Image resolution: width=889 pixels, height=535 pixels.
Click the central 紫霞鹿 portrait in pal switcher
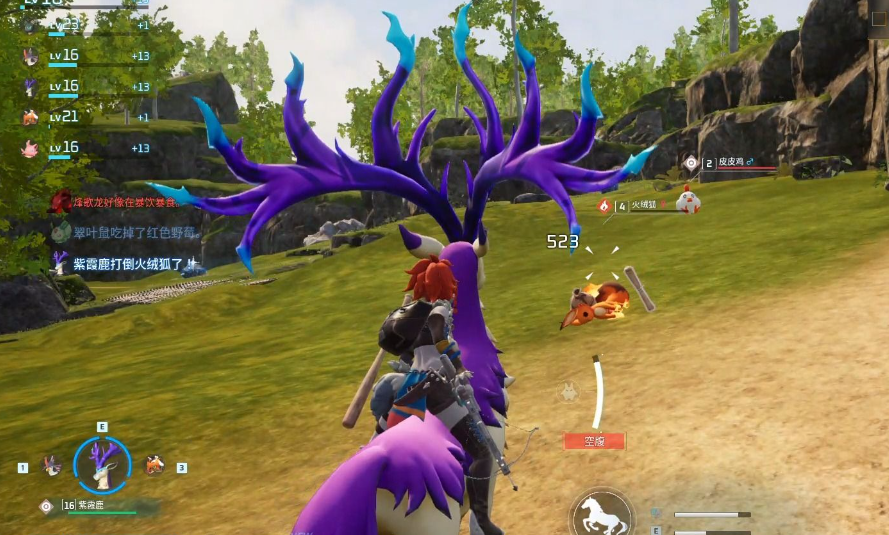[x=102, y=465]
